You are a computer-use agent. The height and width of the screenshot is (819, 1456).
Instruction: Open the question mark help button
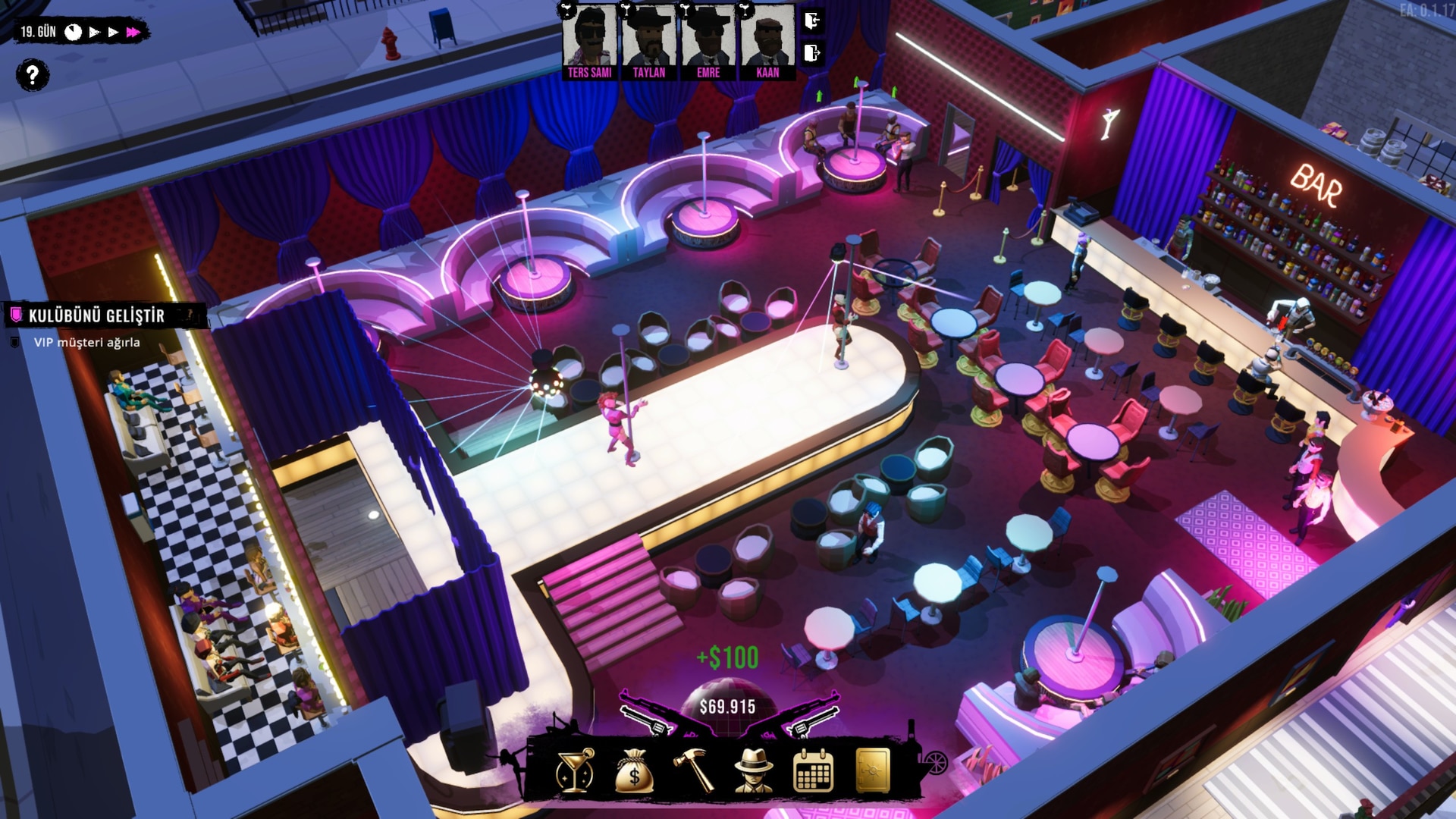click(x=32, y=75)
